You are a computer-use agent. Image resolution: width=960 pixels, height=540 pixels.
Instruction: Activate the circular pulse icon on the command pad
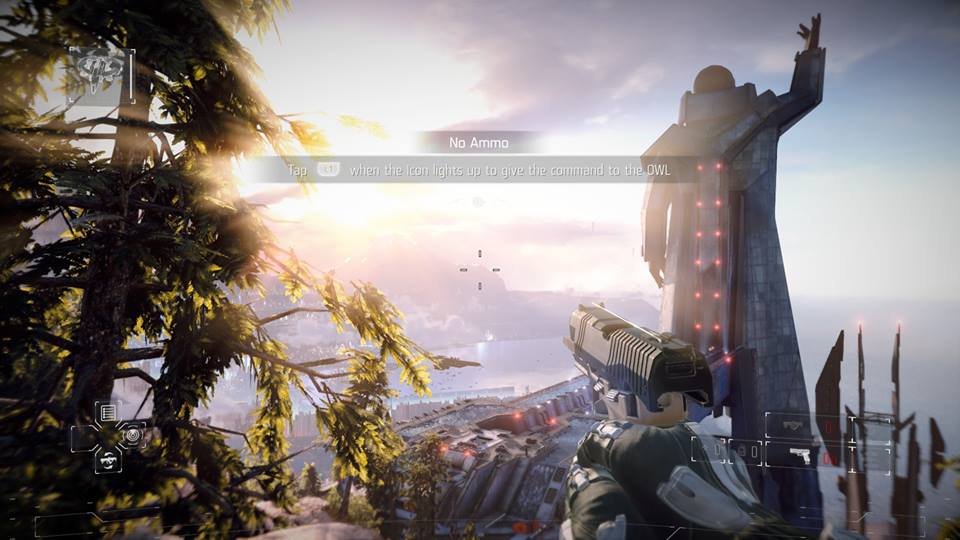pos(132,434)
